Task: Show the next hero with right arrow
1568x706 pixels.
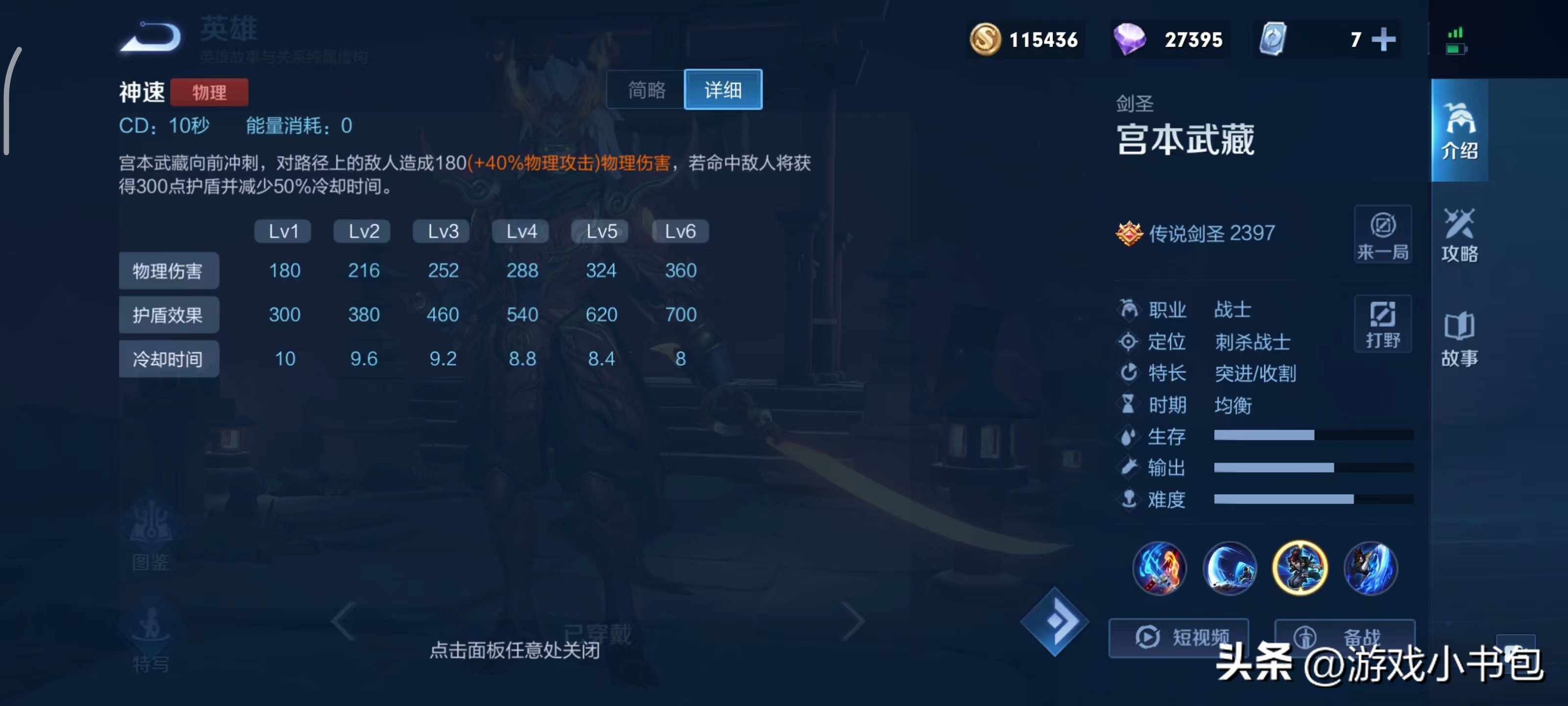Action: [x=852, y=621]
